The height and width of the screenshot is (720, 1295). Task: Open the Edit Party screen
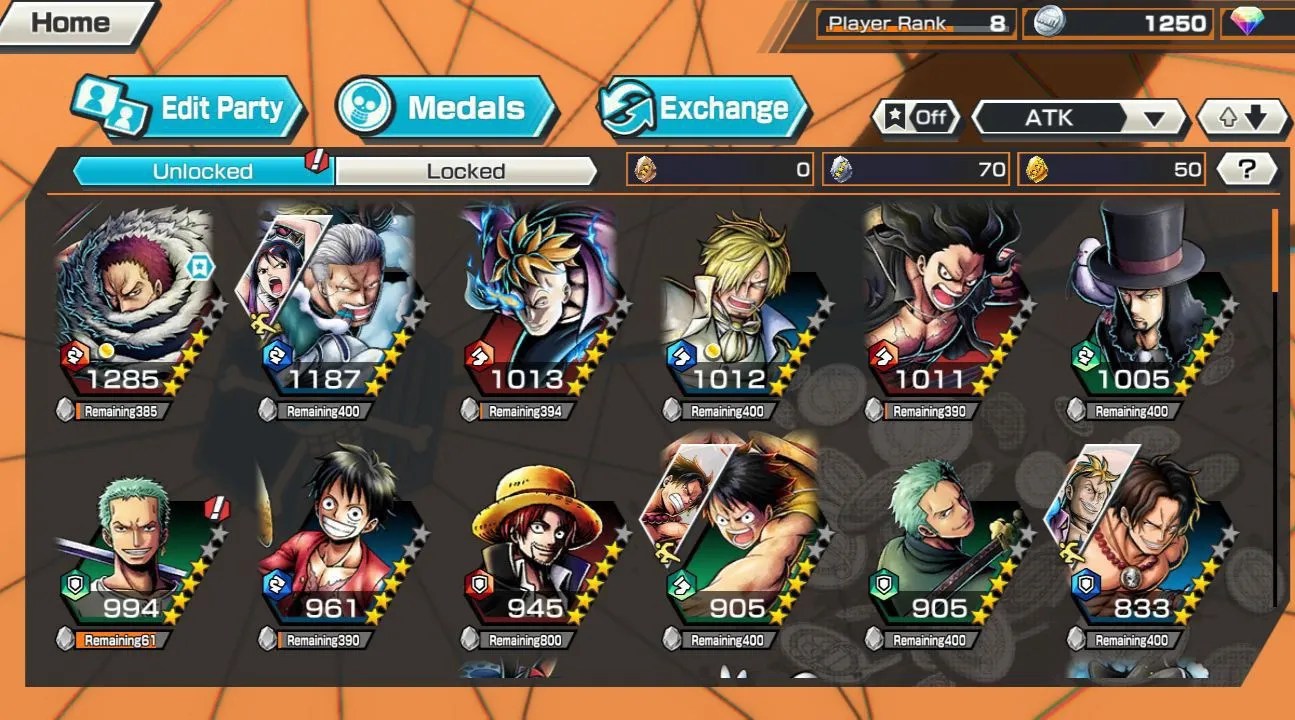click(x=188, y=108)
